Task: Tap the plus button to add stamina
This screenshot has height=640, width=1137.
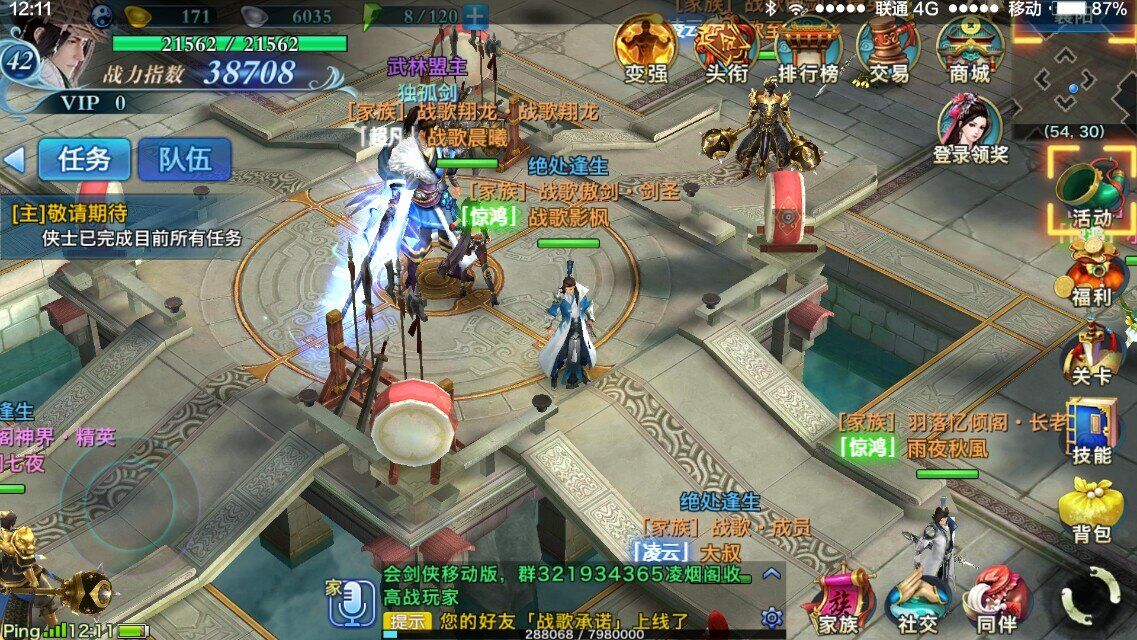Action: [475, 16]
